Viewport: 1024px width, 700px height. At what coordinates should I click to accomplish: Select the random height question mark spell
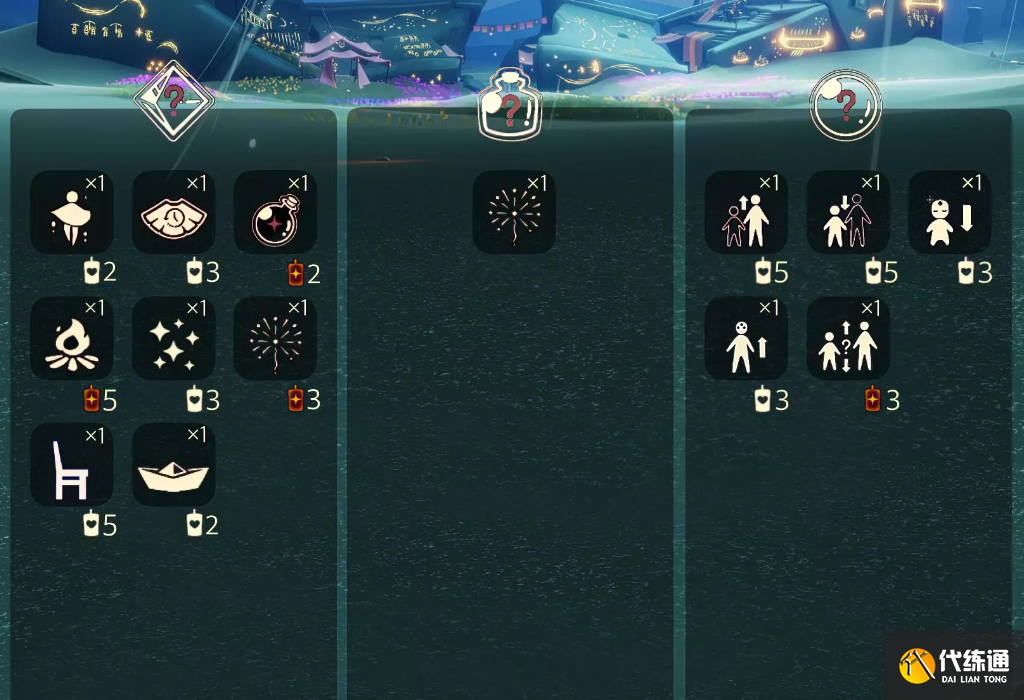click(848, 338)
